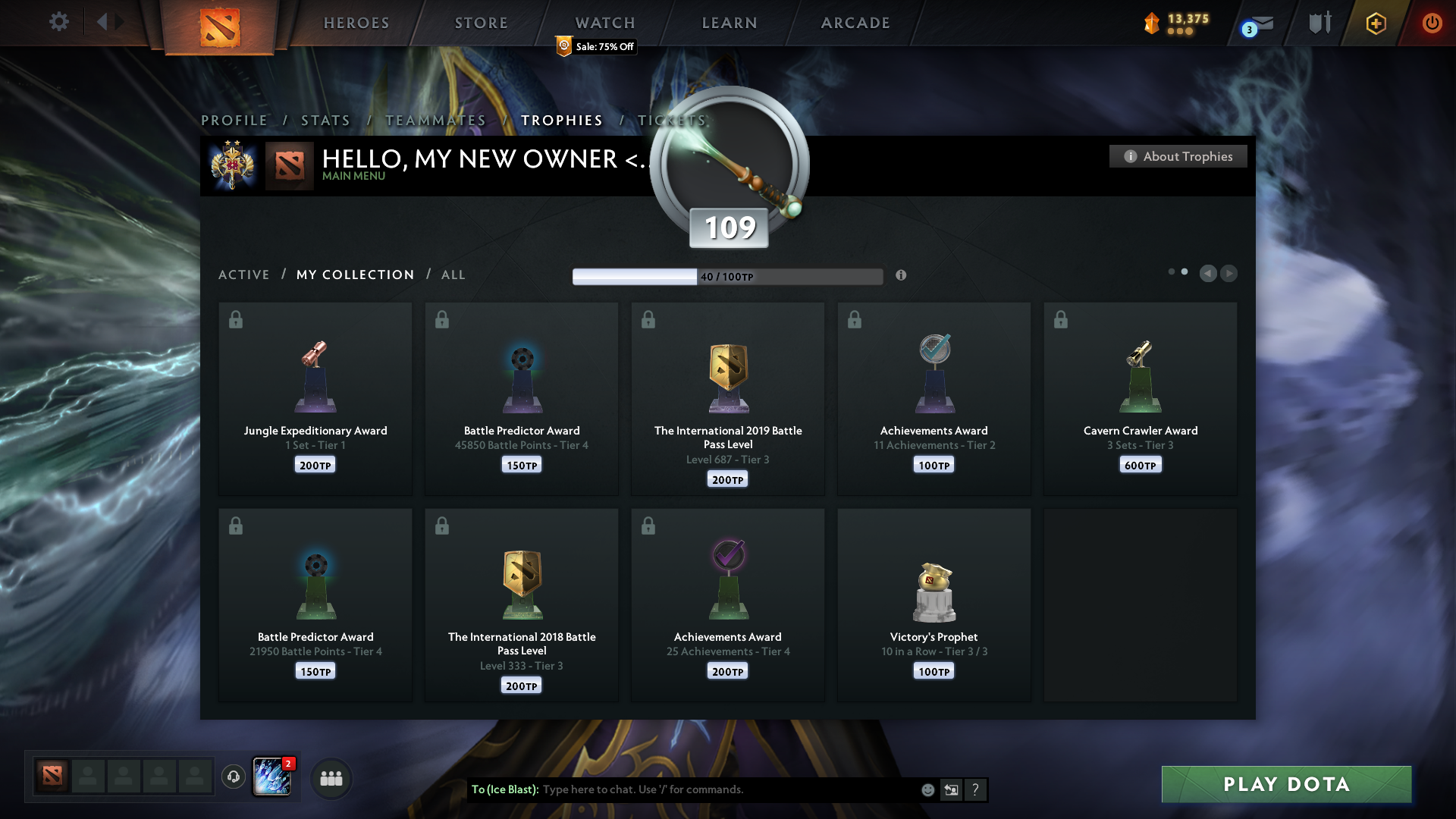Switch to the Profile tab
This screenshot has height=819, width=1456.
[234, 121]
